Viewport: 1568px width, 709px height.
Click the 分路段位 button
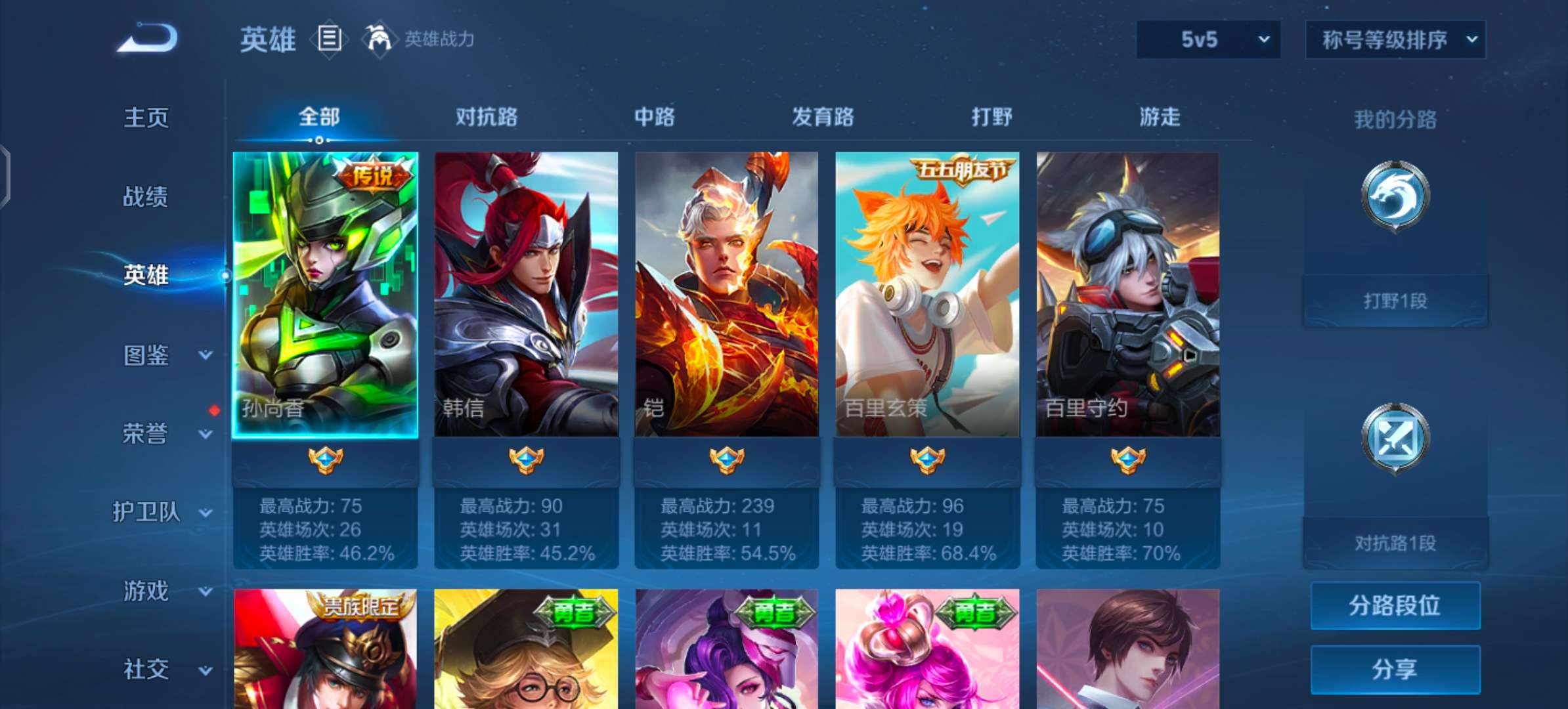(x=1395, y=606)
